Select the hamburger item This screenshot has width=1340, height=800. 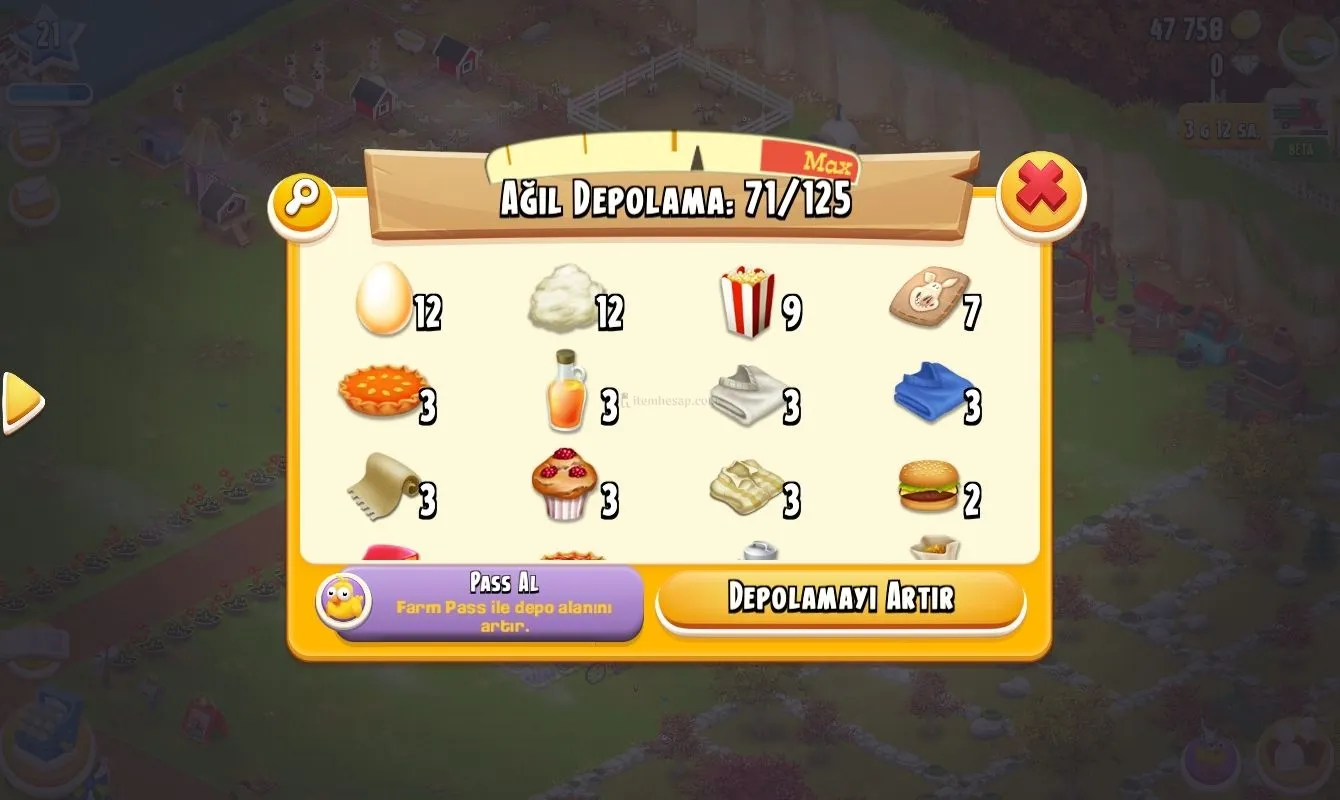tap(929, 486)
